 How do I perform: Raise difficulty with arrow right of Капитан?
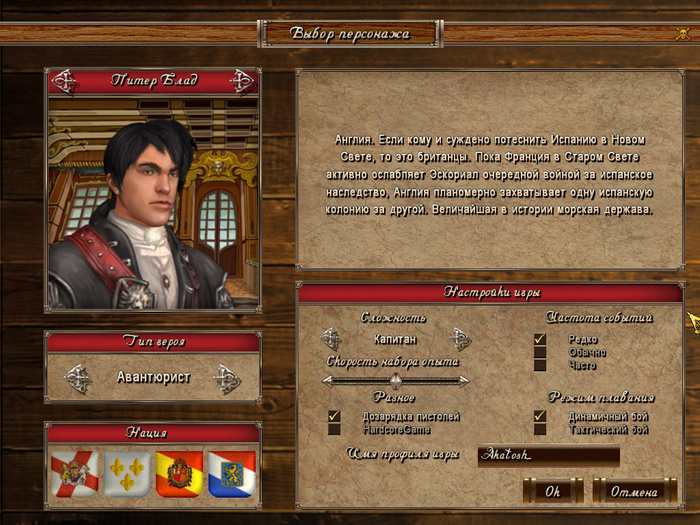coord(459,339)
